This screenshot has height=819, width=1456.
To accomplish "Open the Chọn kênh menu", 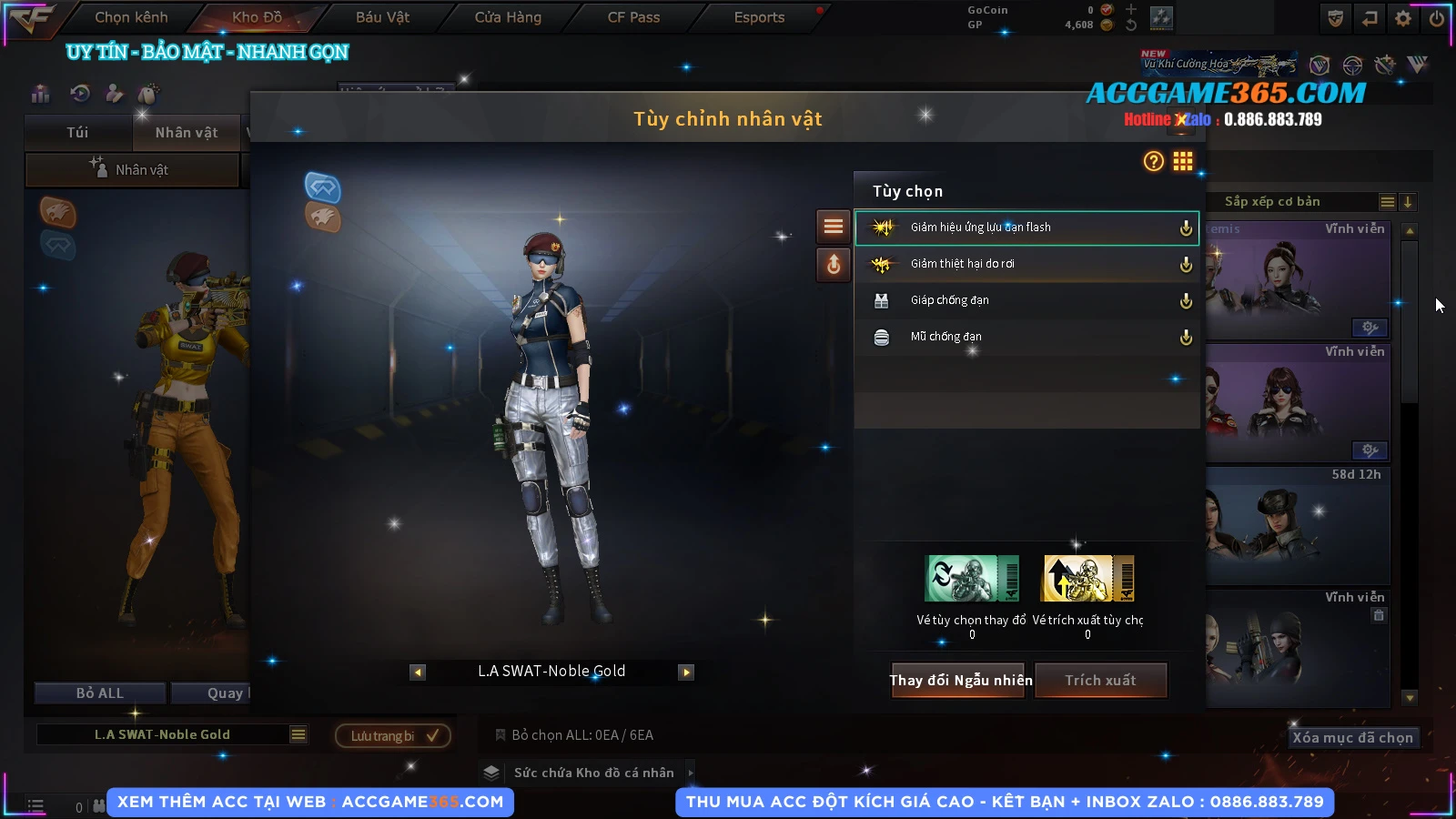I will [131, 17].
